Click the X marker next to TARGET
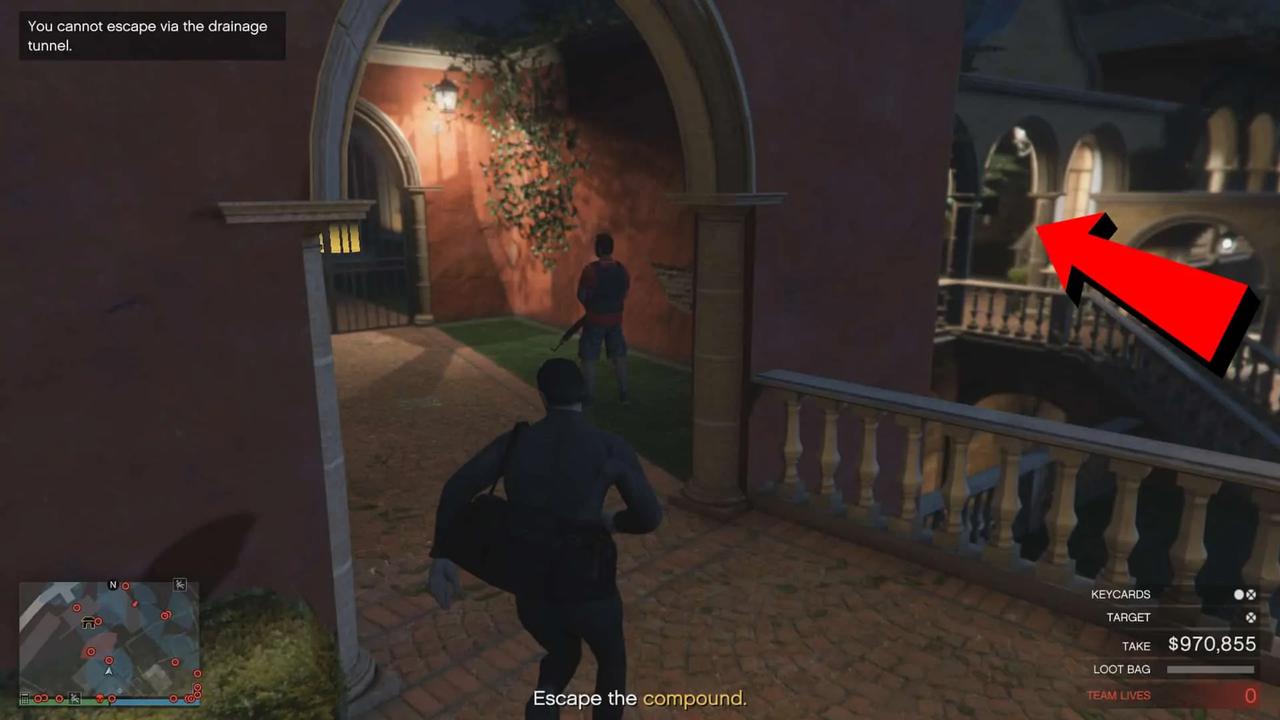Viewport: 1280px width, 720px height. (x=1251, y=617)
